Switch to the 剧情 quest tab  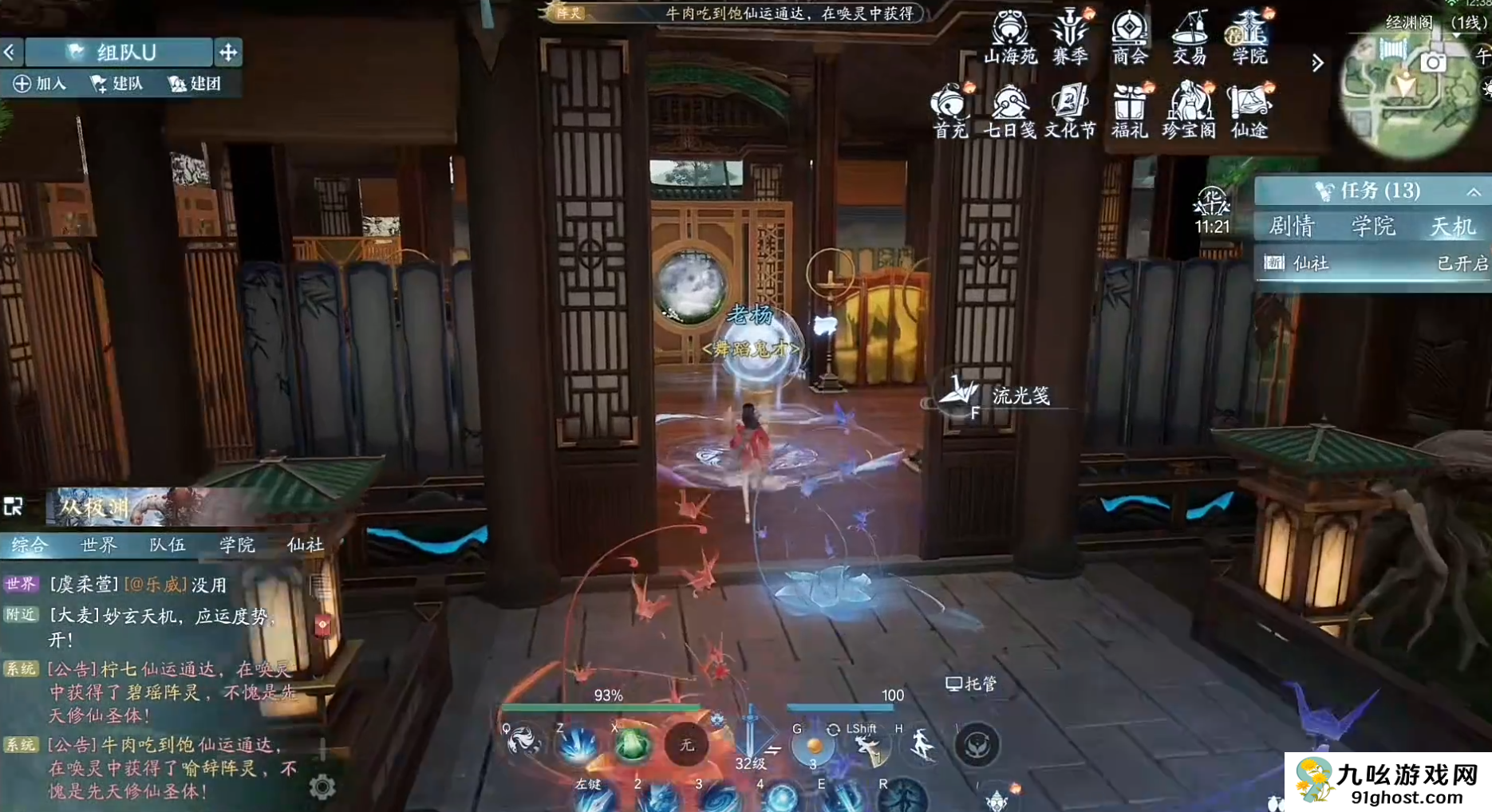(x=1292, y=227)
